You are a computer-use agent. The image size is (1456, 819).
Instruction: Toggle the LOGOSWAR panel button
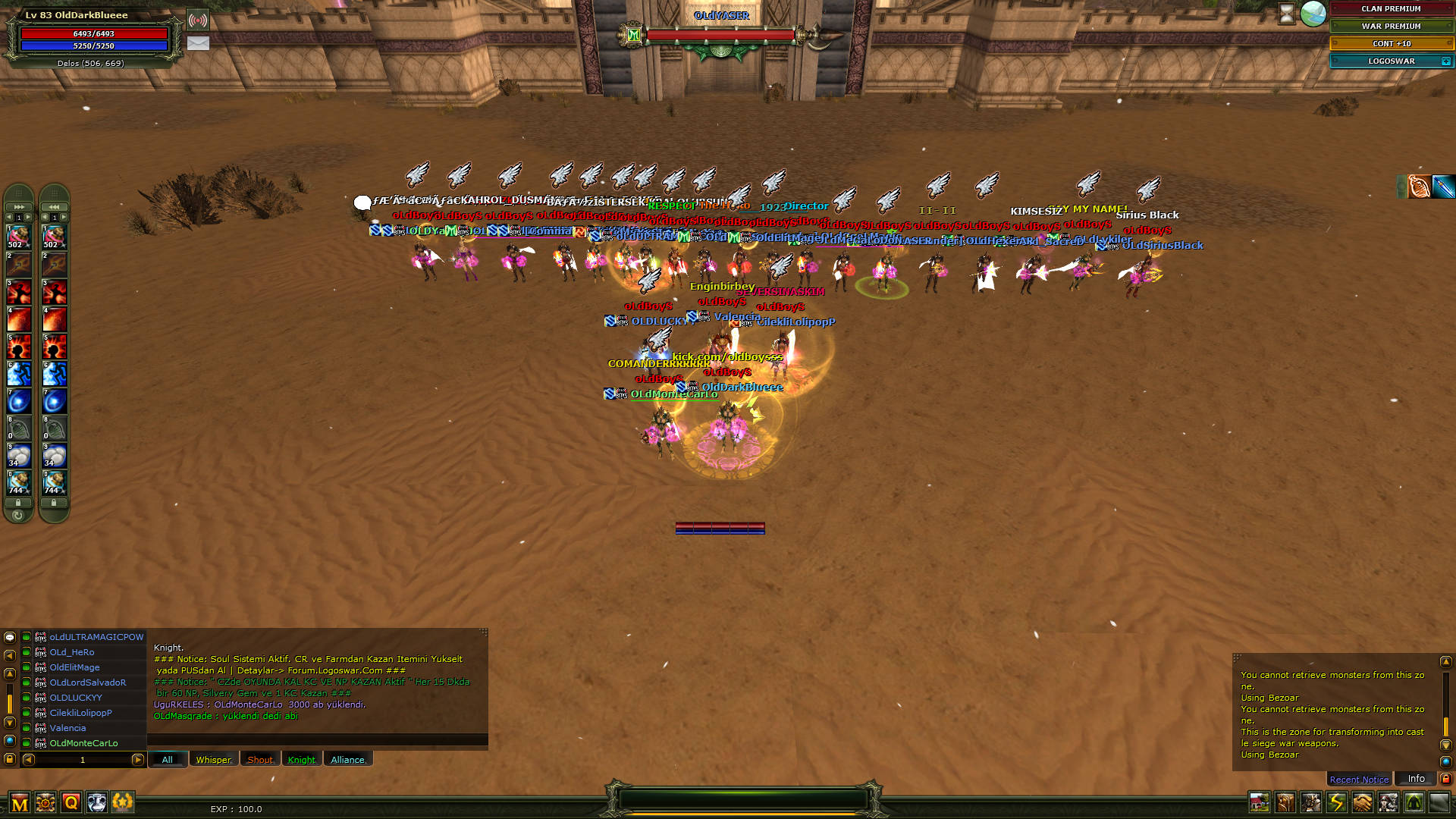(x=1391, y=61)
